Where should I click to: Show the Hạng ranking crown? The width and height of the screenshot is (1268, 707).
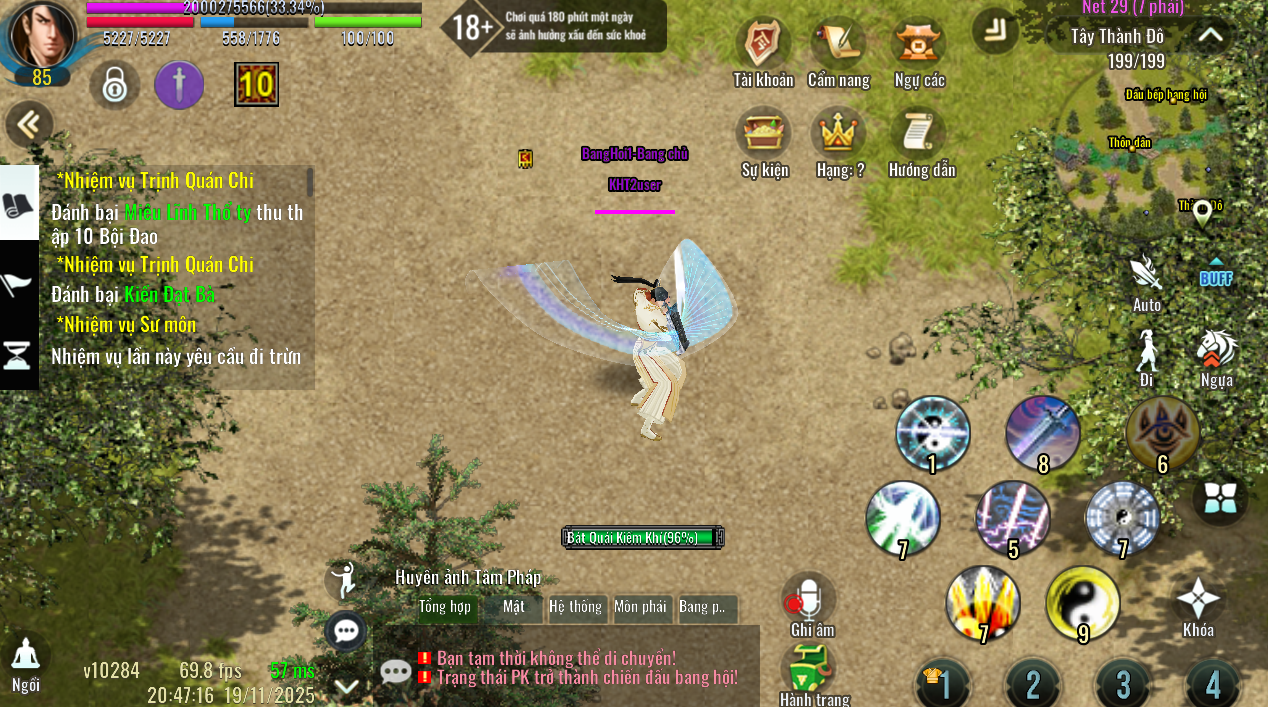click(839, 136)
